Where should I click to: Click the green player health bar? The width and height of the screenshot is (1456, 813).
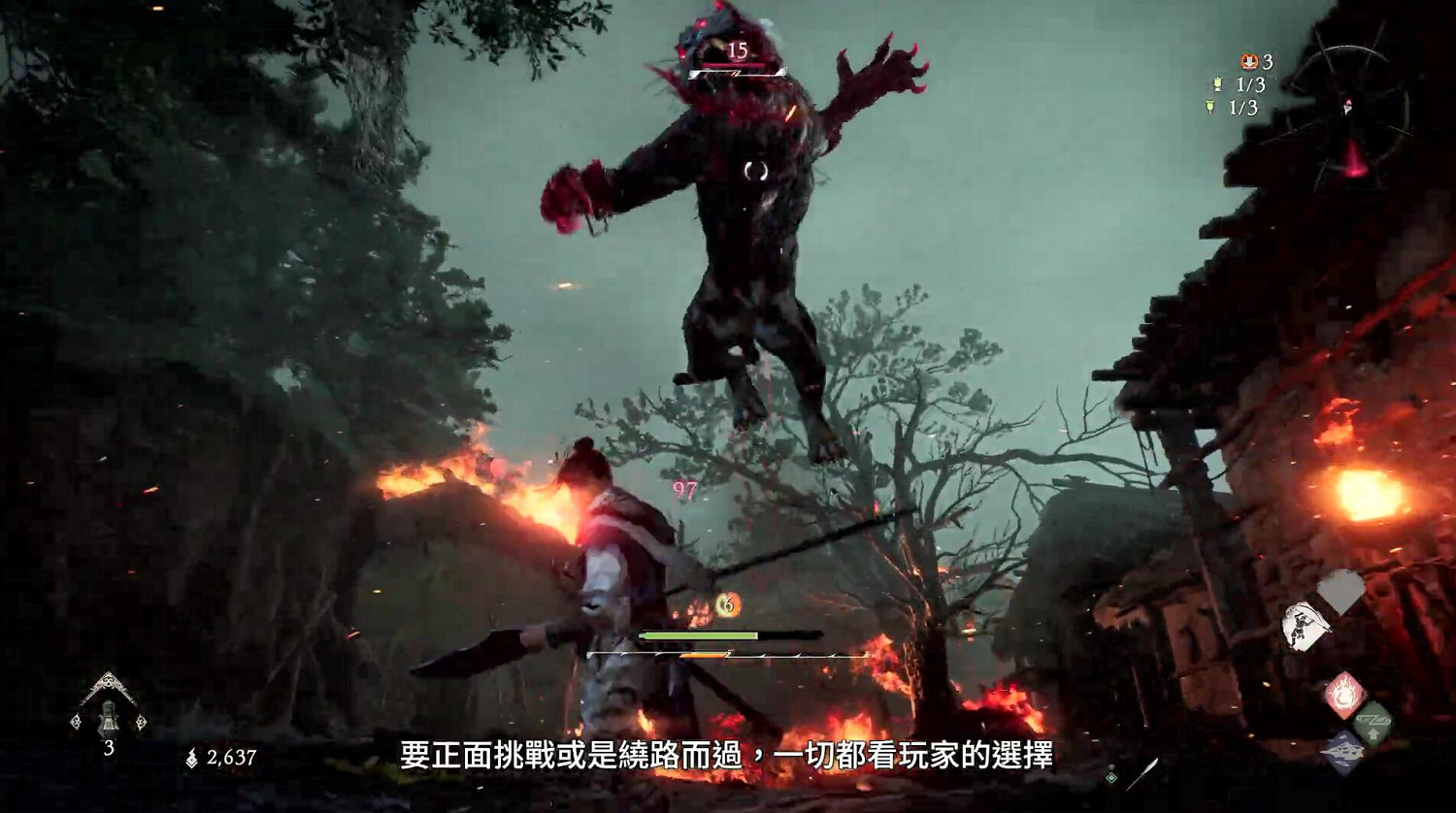(x=699, y=635)
